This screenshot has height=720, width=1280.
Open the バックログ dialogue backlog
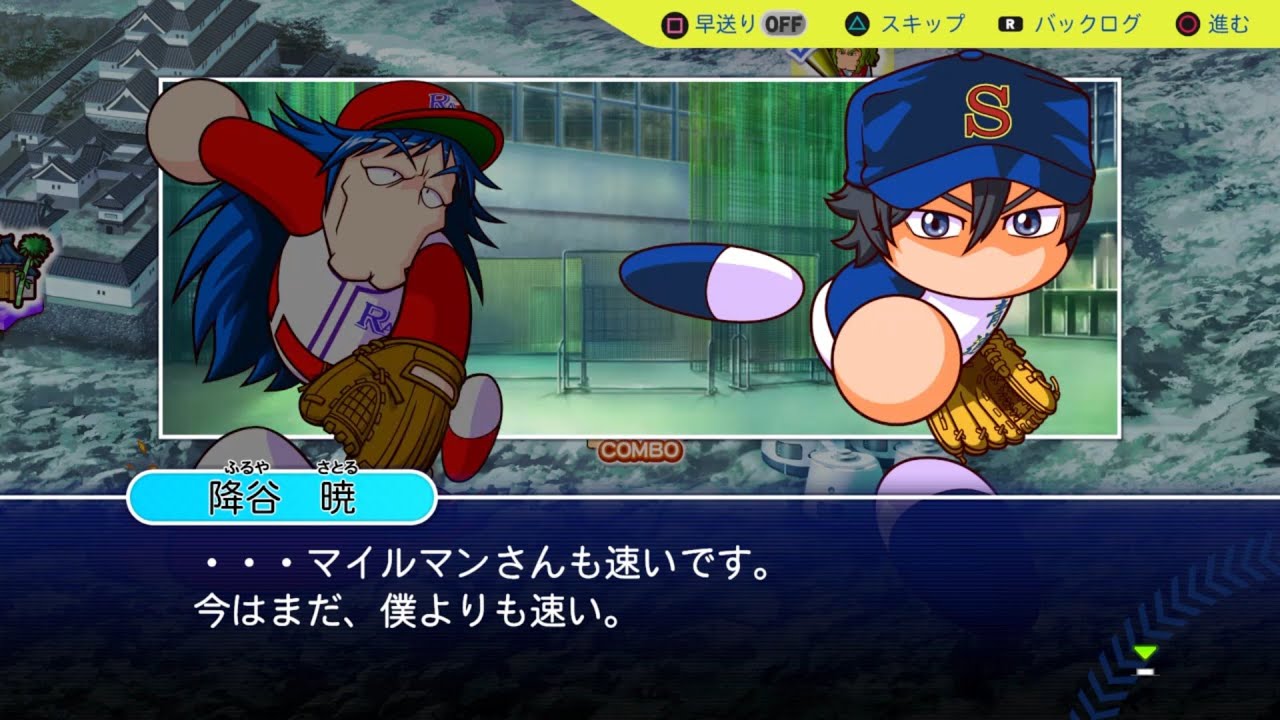1084,24
